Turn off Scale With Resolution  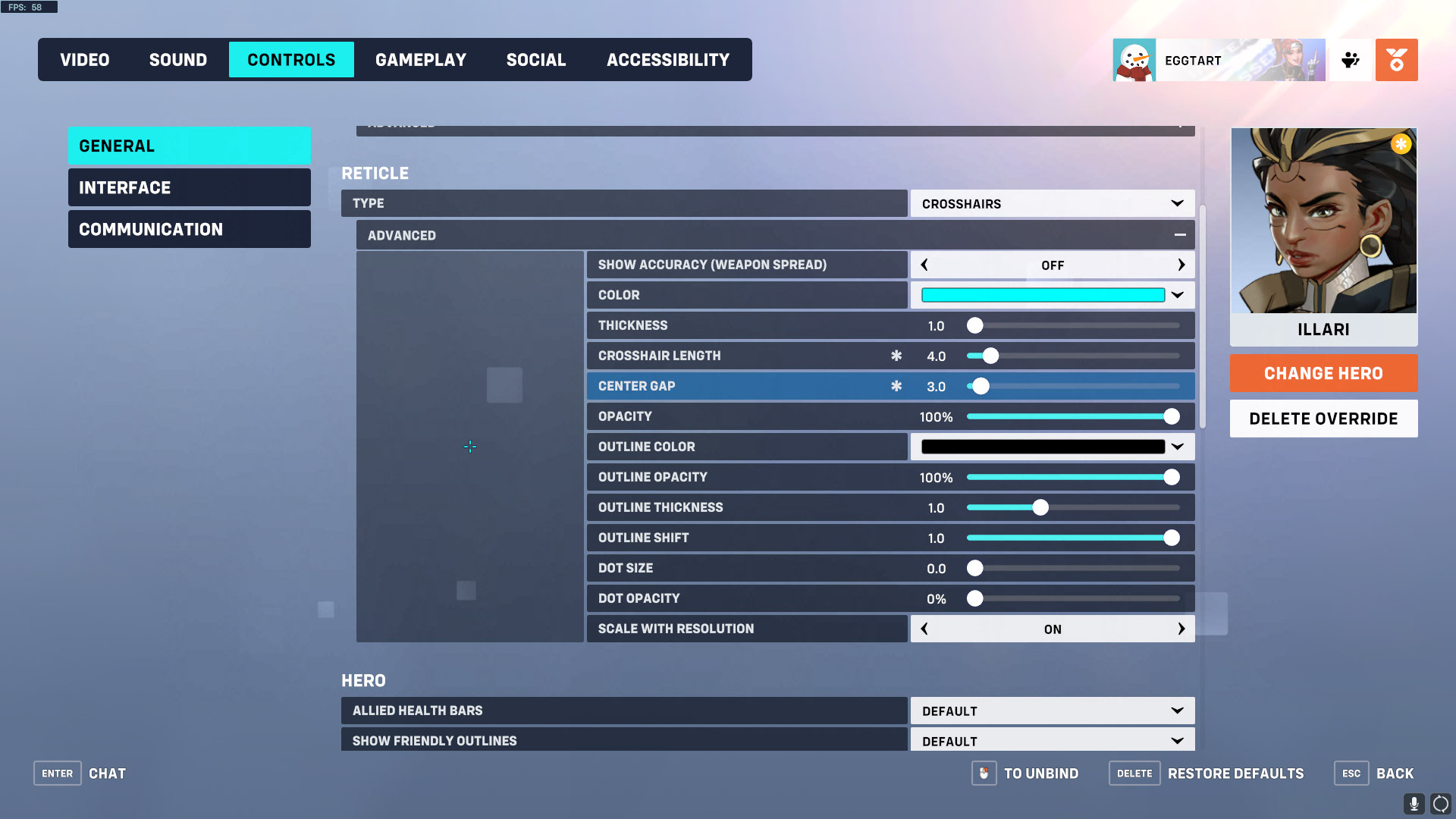[x=924, y=629]
